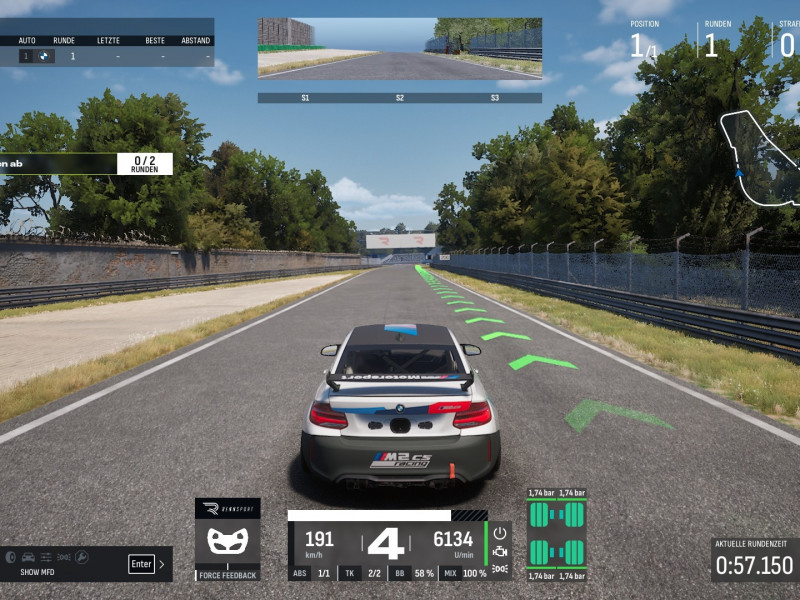Open the wrench setup icon in MFD bar
The width and height of the screenshot is (800, 600).
click(x=82, y=556)
